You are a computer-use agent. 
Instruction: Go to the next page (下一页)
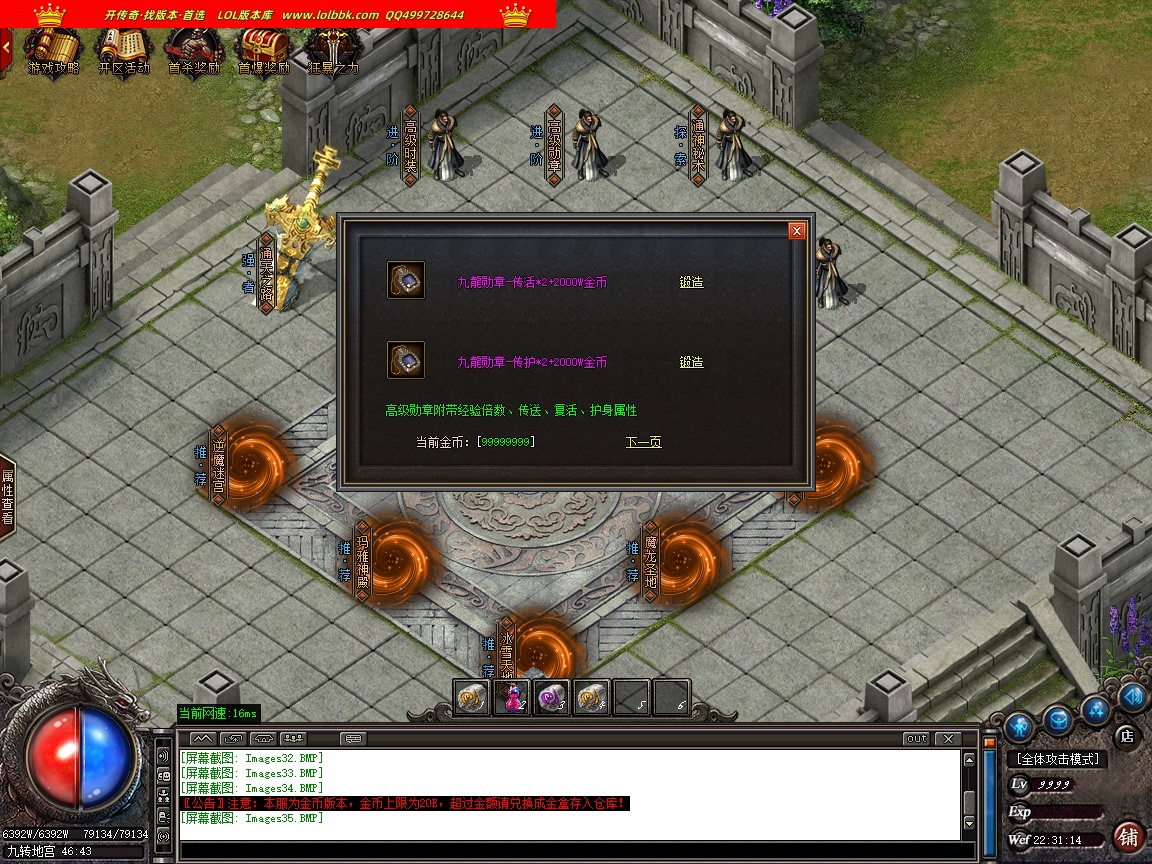point(643,442)
